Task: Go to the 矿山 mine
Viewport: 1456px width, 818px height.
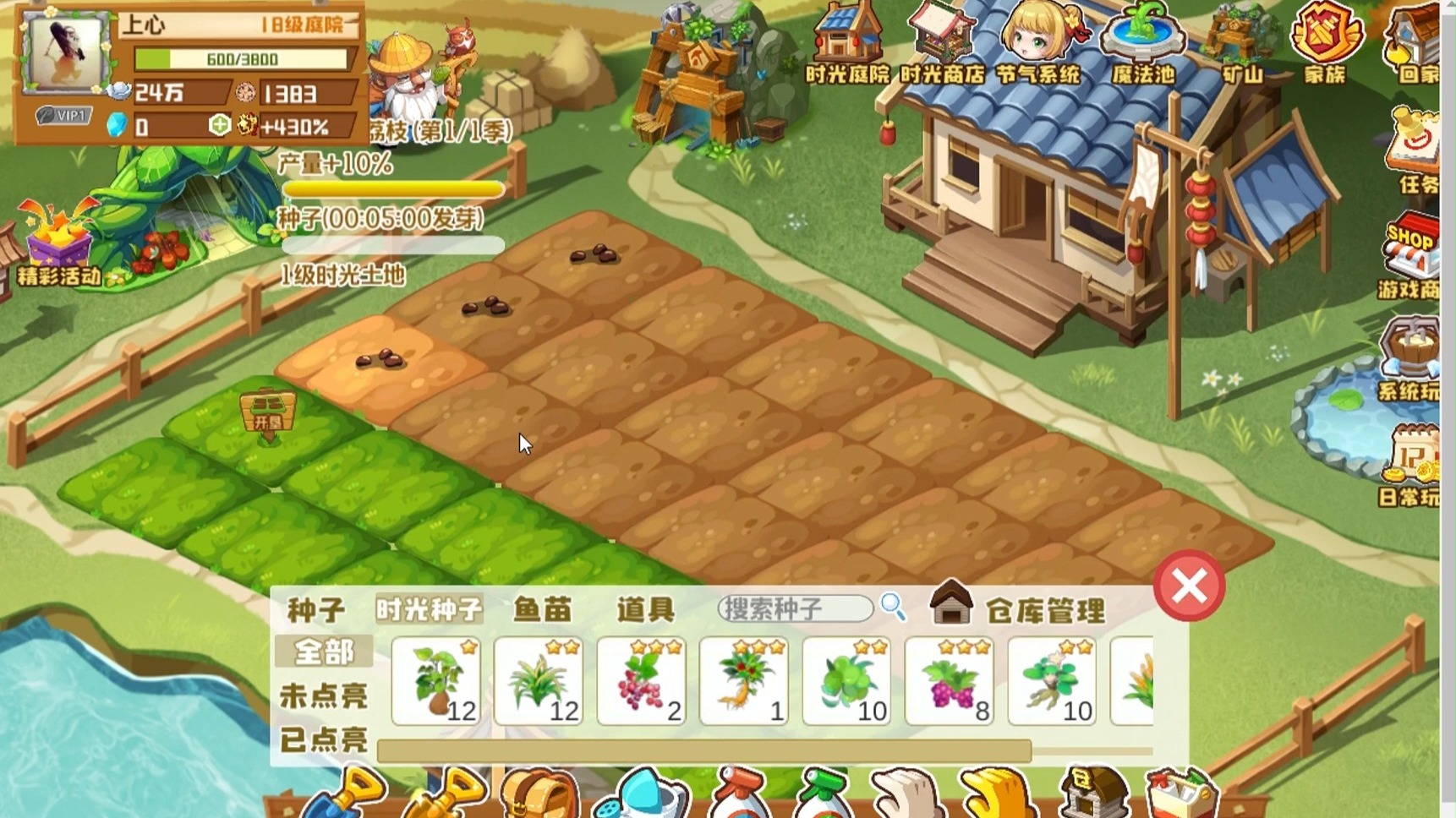Action: (1241, 43)
